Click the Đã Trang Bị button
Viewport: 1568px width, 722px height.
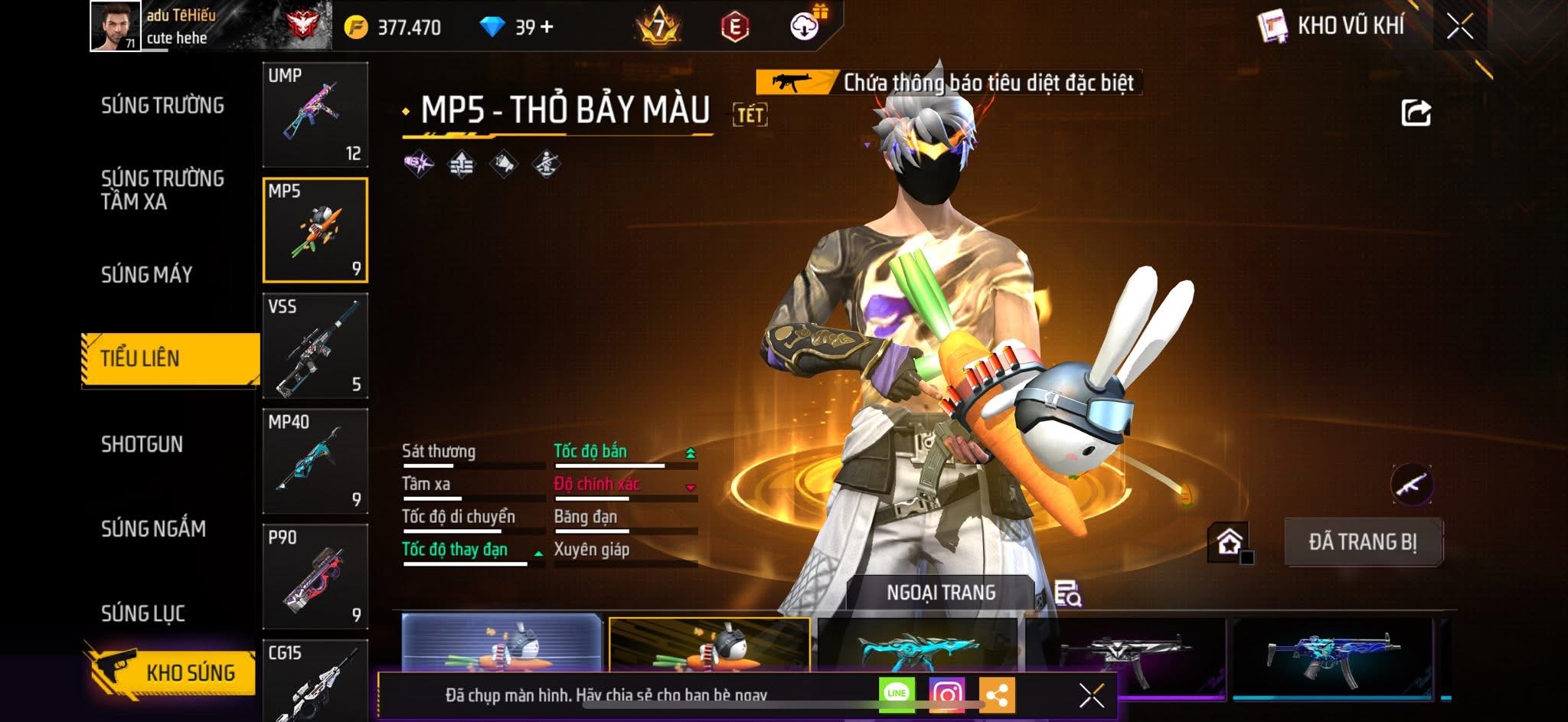1363,542
